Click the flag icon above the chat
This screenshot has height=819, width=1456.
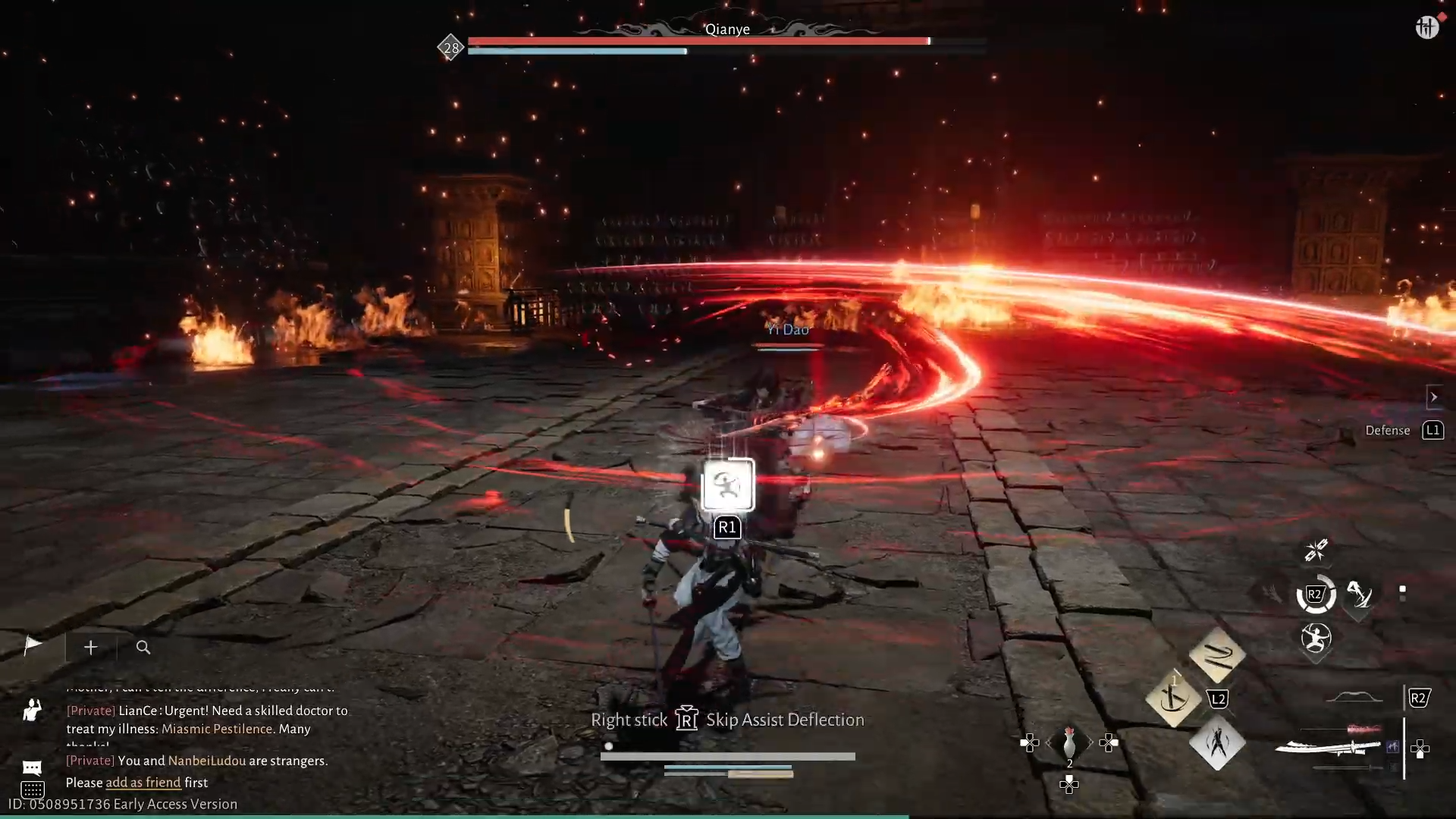pos(32,646)
